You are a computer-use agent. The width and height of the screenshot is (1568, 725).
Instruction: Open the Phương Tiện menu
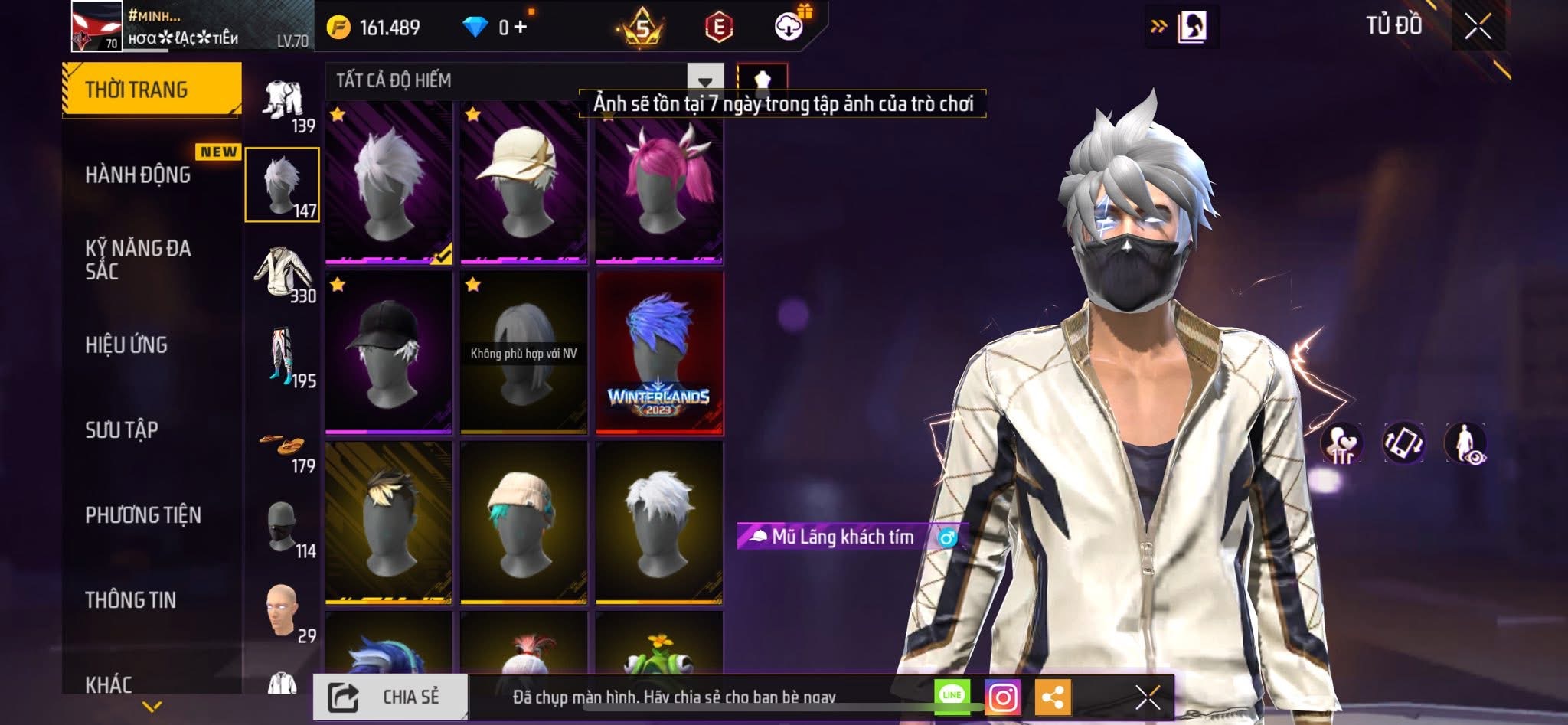(143, 515)
